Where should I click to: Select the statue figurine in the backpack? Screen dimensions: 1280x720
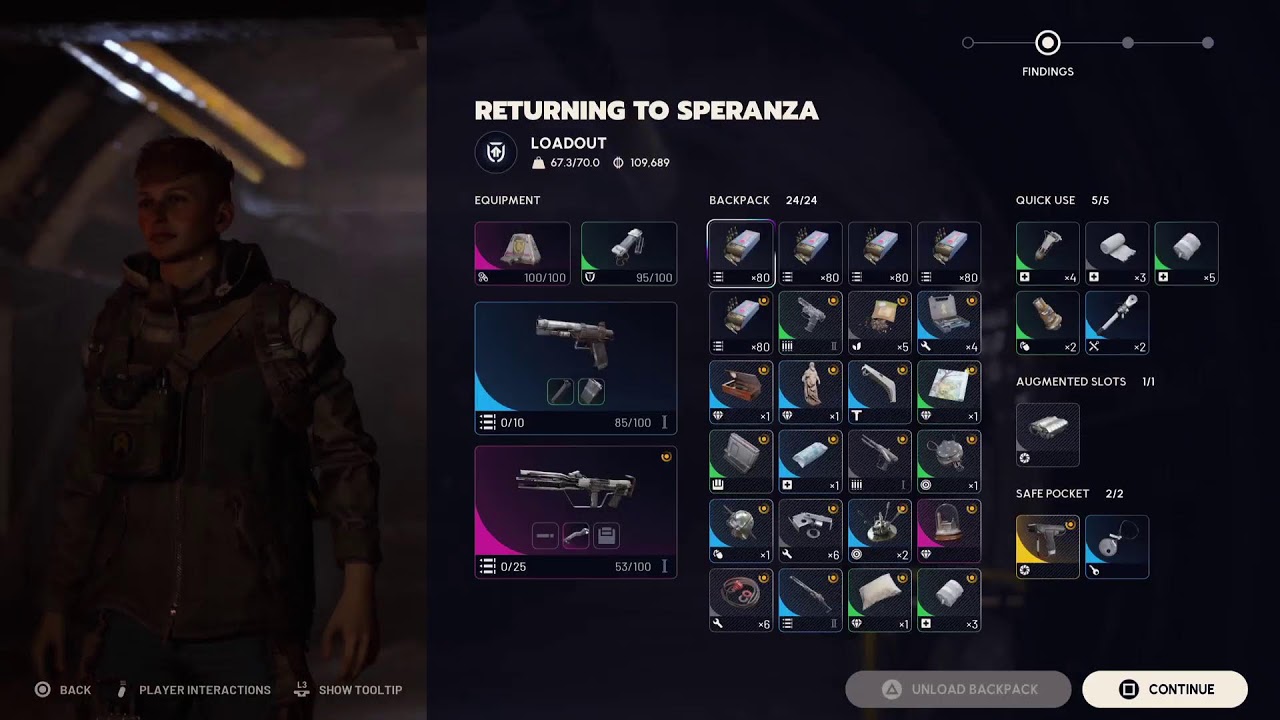click(x=810, y=392)
